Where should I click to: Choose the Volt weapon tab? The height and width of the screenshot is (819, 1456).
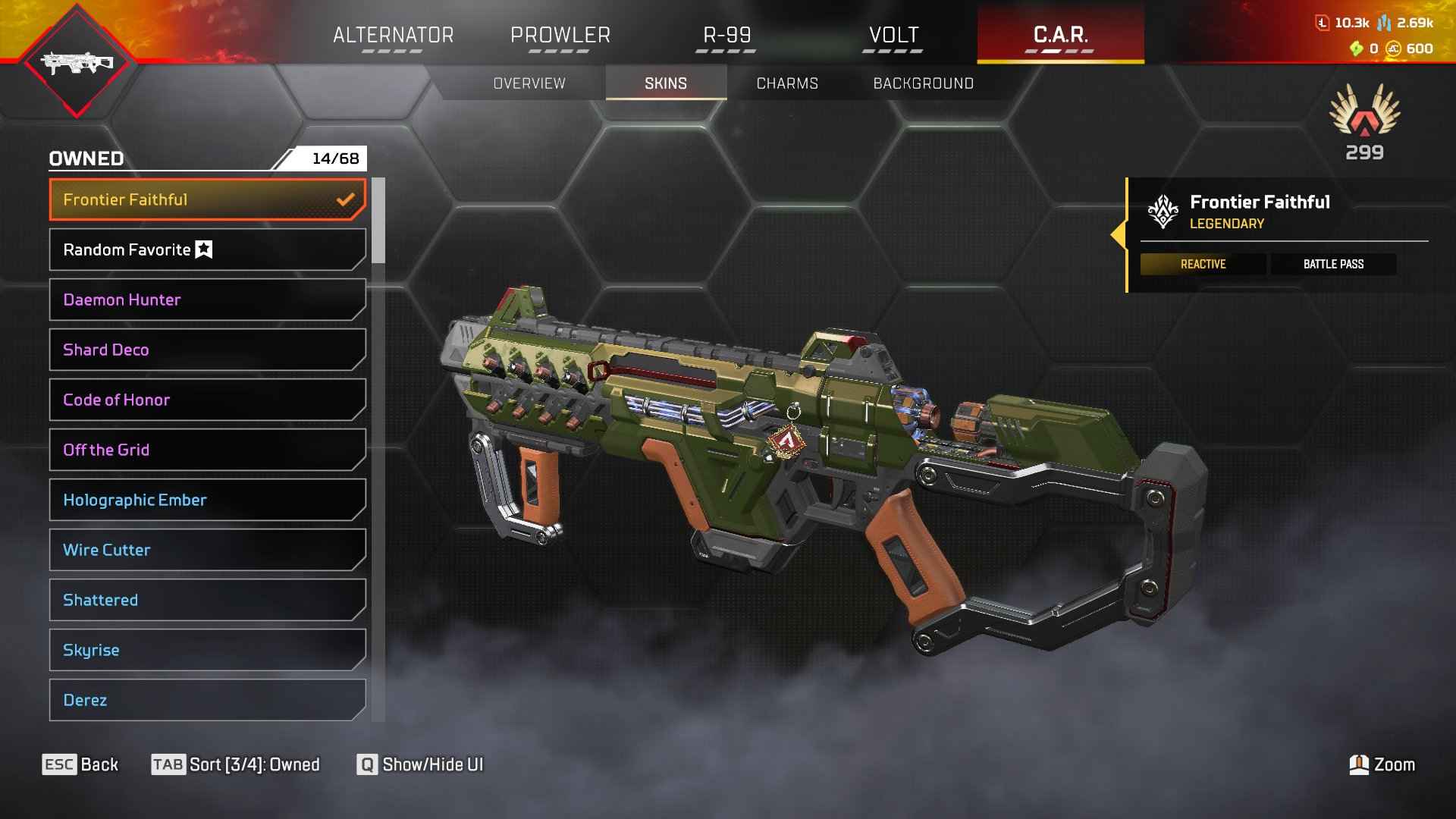[893, 35]
